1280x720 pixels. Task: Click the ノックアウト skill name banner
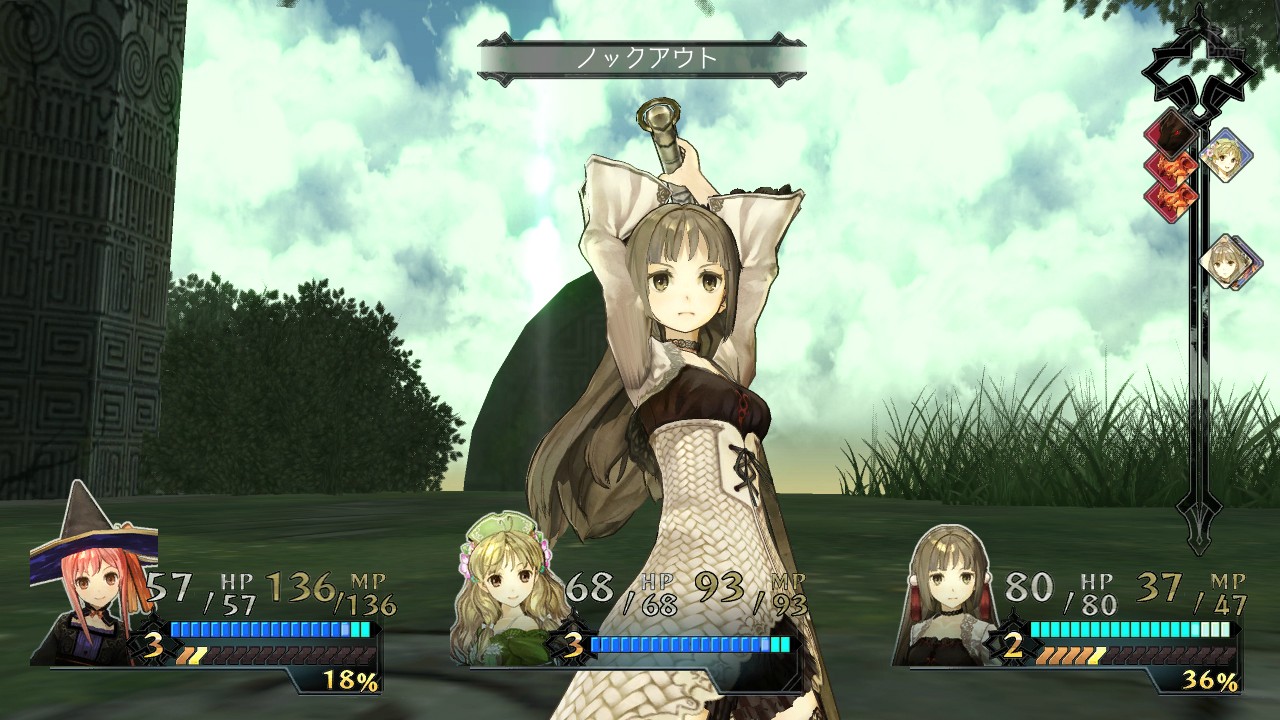click(x=642, y=59)
